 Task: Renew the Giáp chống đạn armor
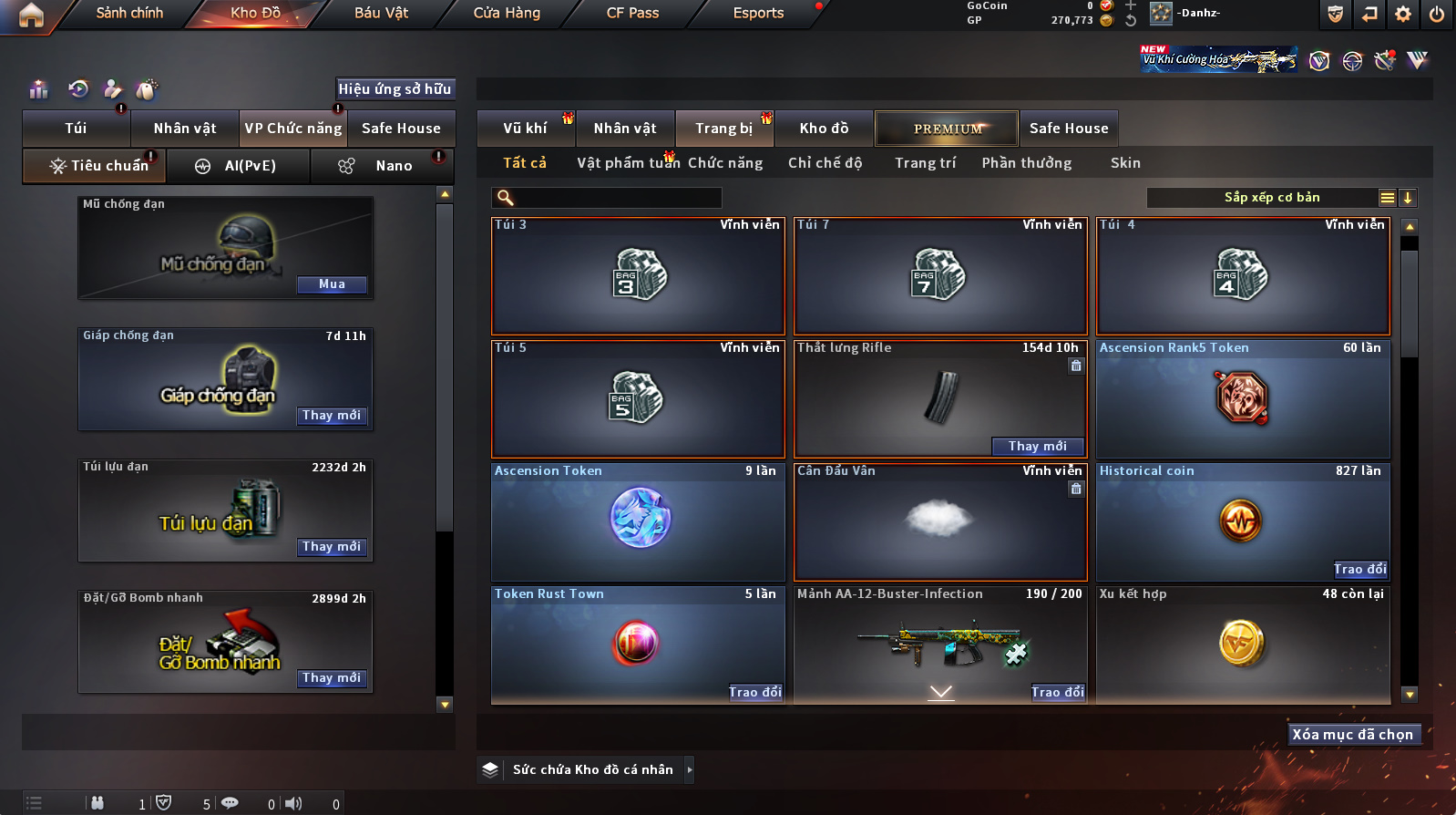332,416
